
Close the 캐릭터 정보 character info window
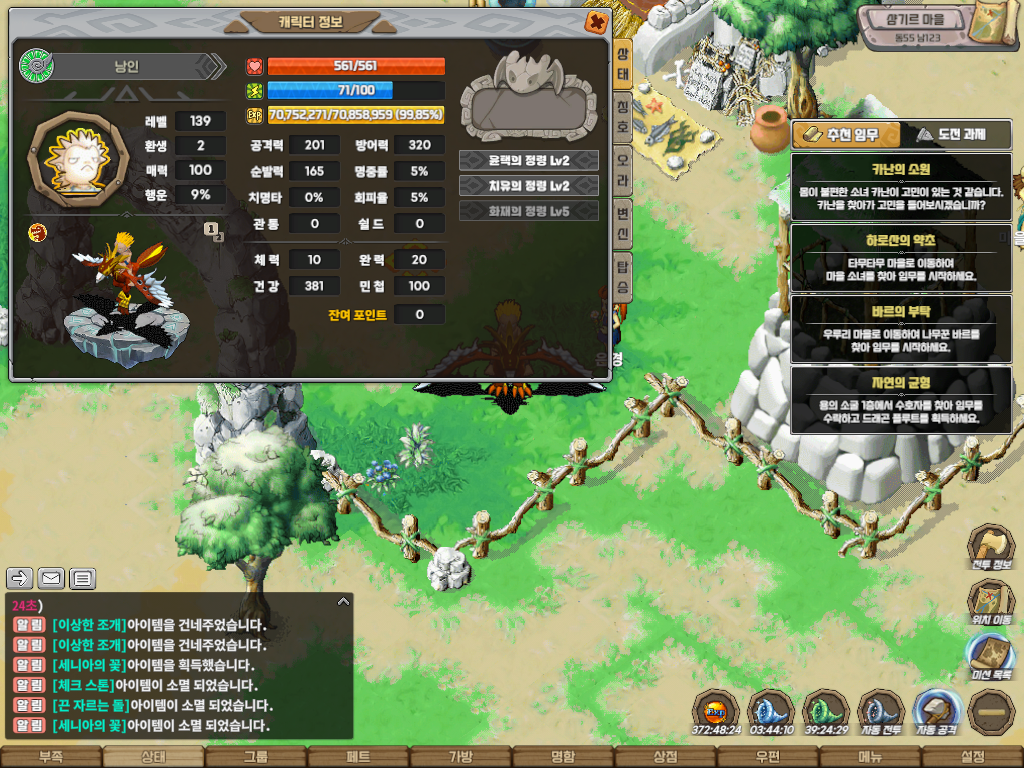tap(596, 22)
